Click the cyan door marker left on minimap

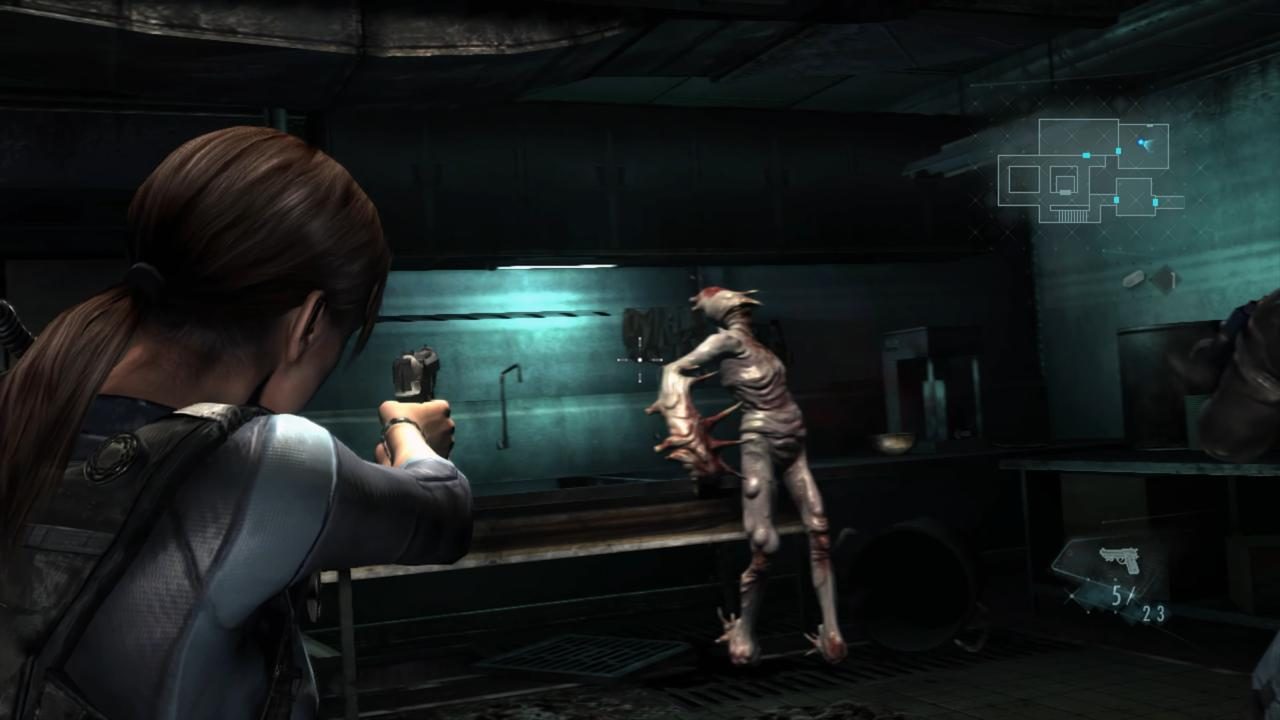point(1087,155)
